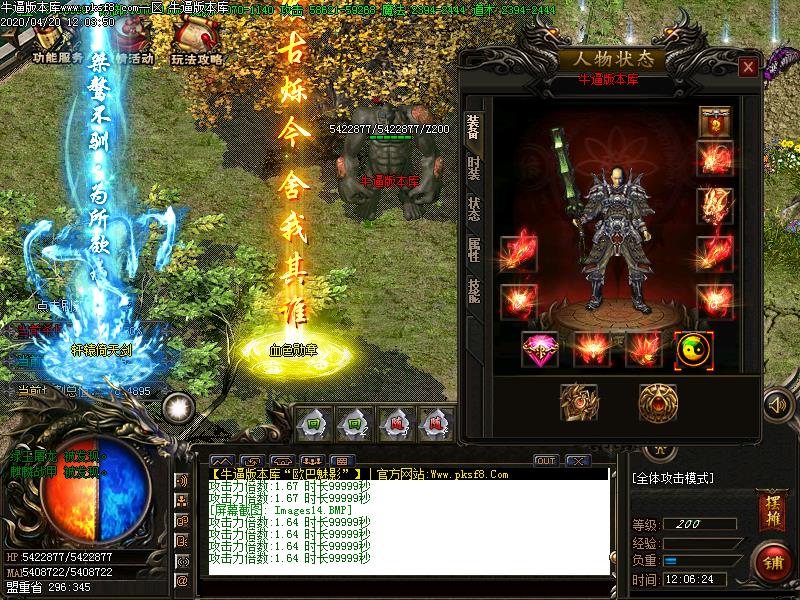Close the 人物状态 character panel
The height and width of the screenshot is (600, 800).
(x=747, y=67)
